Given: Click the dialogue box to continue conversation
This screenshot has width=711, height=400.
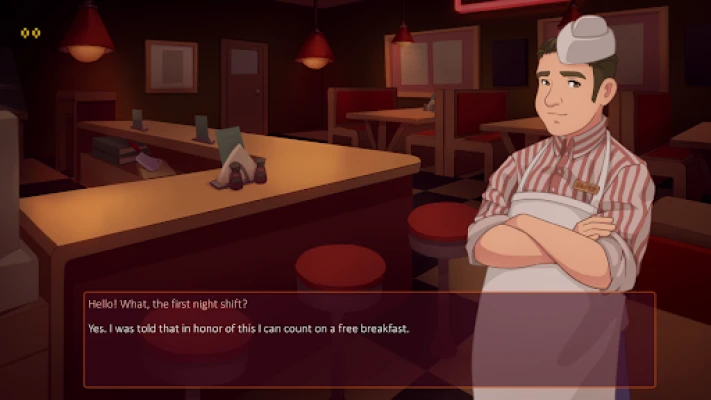Looking at the screenshot, I should point(369,340).
